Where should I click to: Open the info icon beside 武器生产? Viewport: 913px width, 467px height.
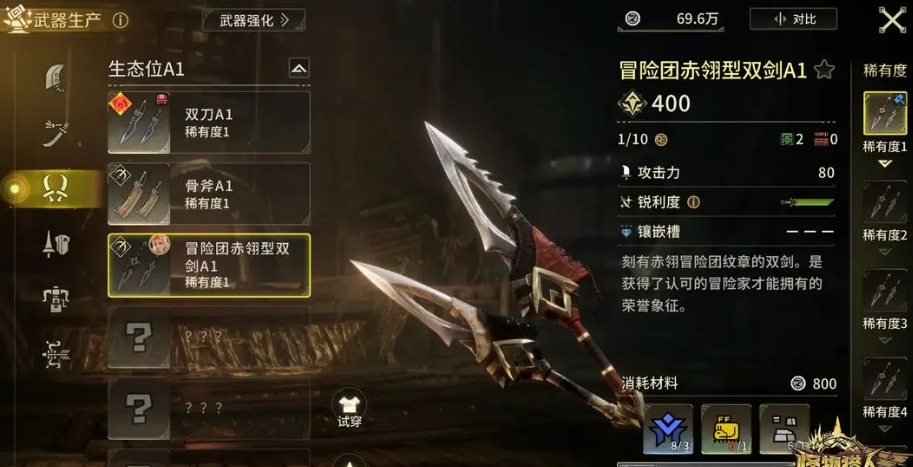(x=120, y=20)
